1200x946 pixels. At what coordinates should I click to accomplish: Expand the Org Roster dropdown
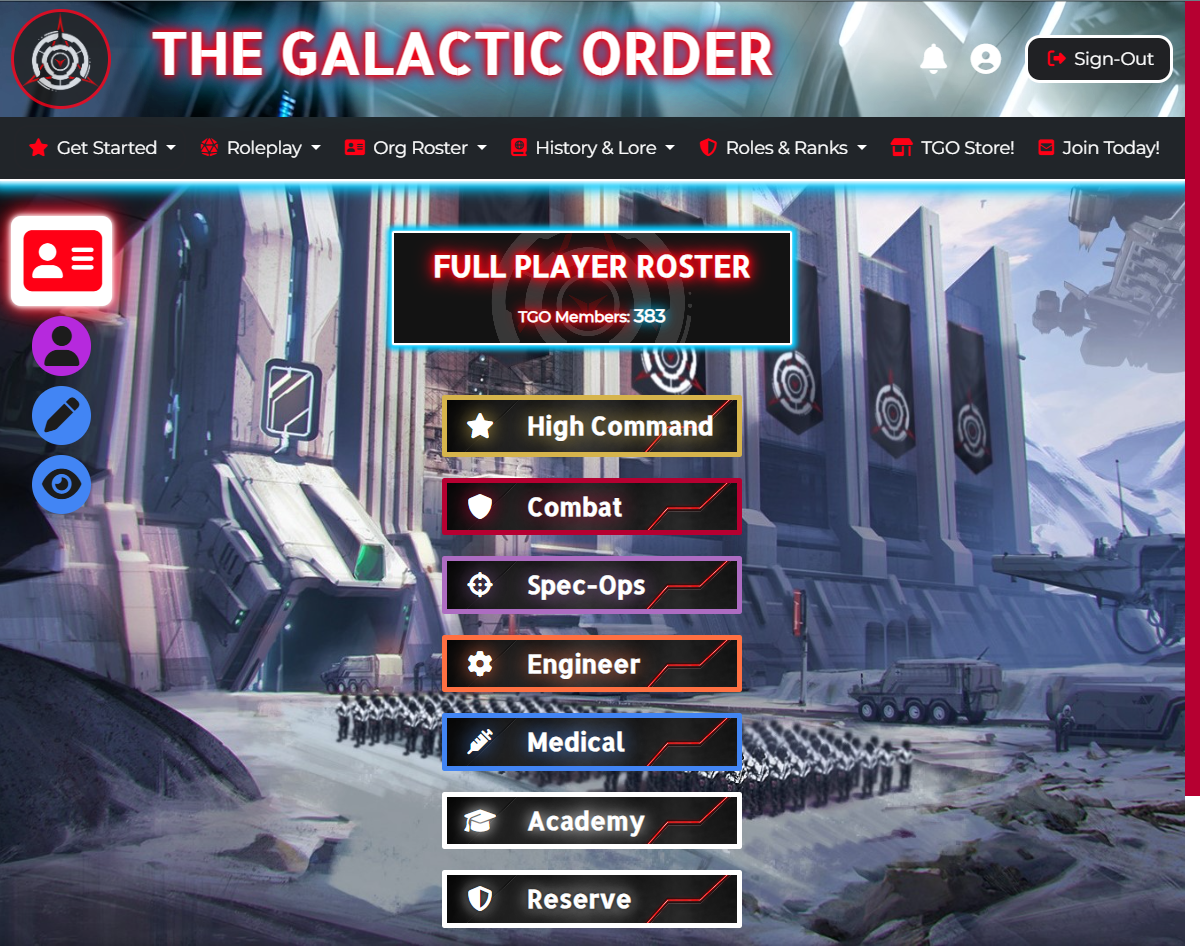coord(416,148)
